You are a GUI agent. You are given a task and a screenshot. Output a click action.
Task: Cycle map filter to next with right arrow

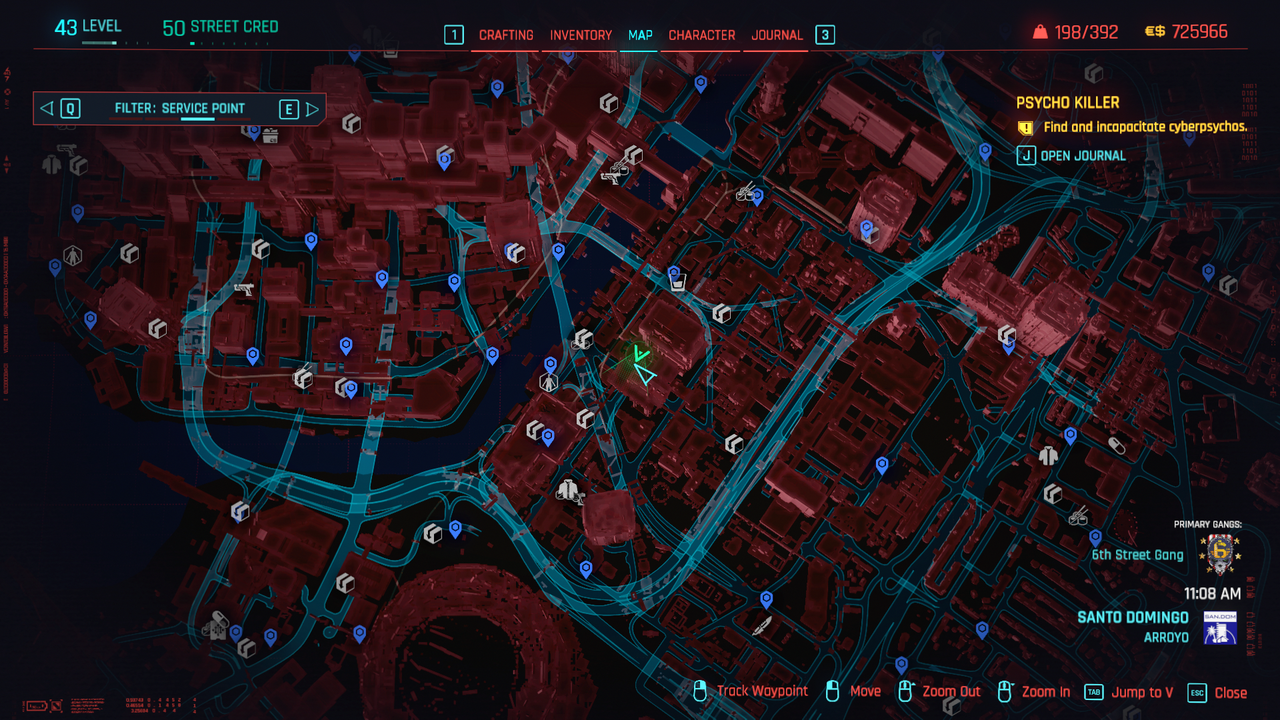(312, 109)
